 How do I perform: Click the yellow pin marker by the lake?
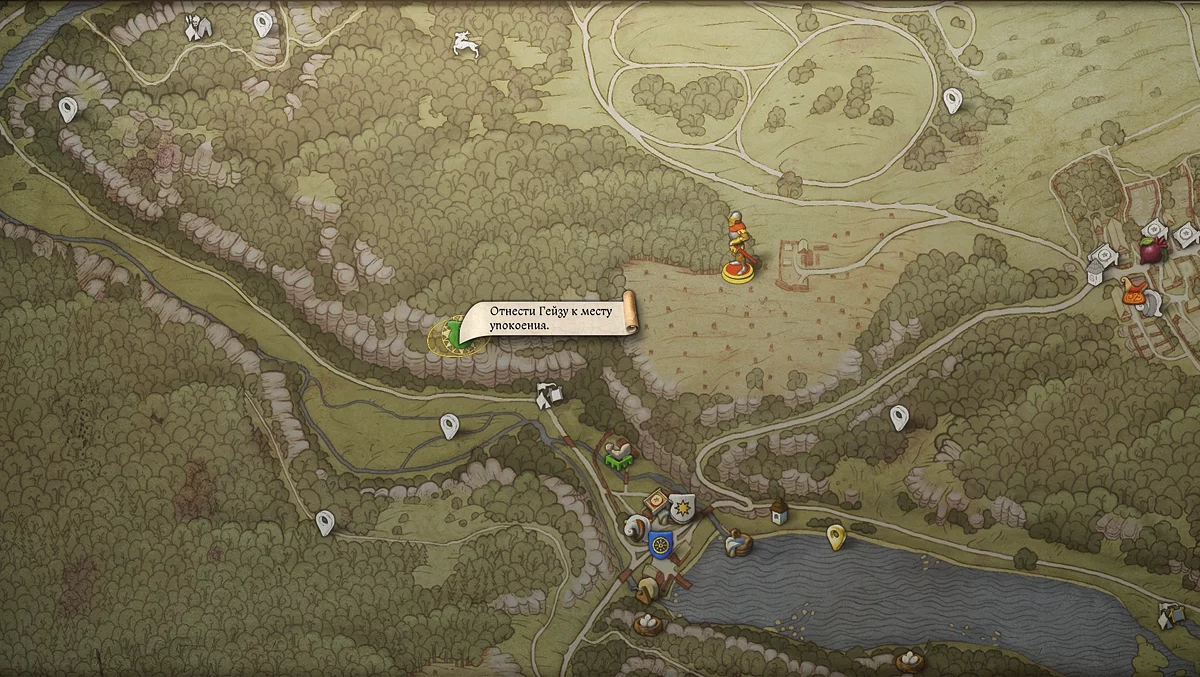[x=836, y=538]
